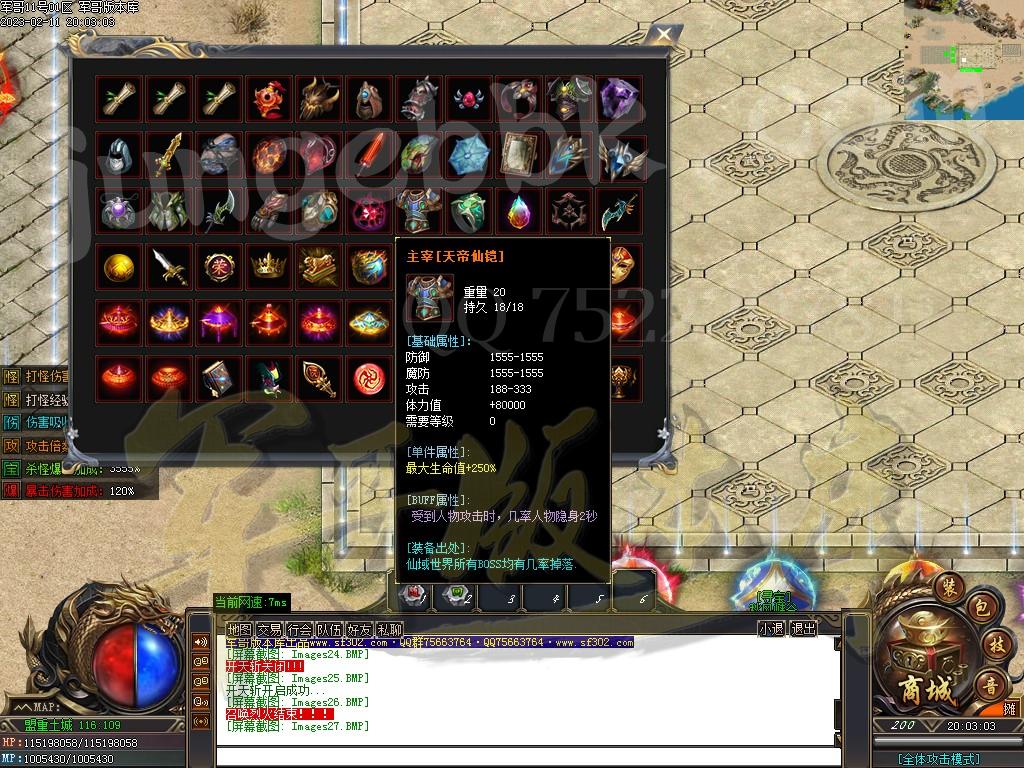Click the 退出 exit button
The height and width of the screenshot is (768, 1024).
(803, 629)
